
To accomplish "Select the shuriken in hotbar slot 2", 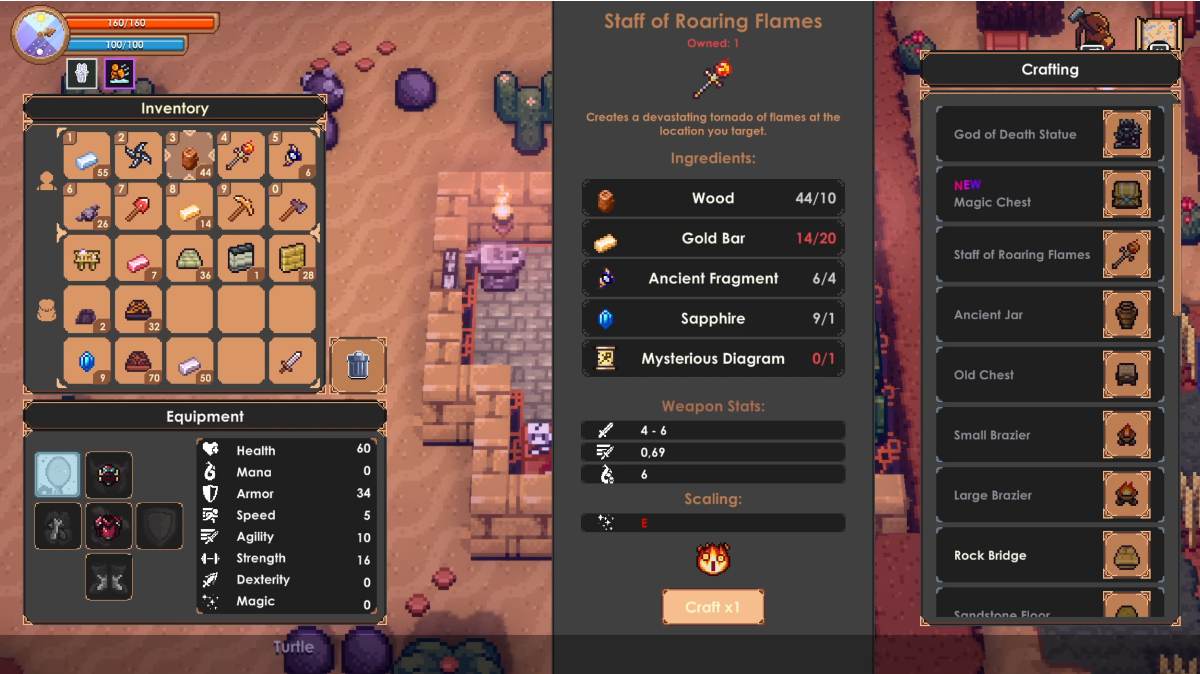I will [x=138, y=156].
